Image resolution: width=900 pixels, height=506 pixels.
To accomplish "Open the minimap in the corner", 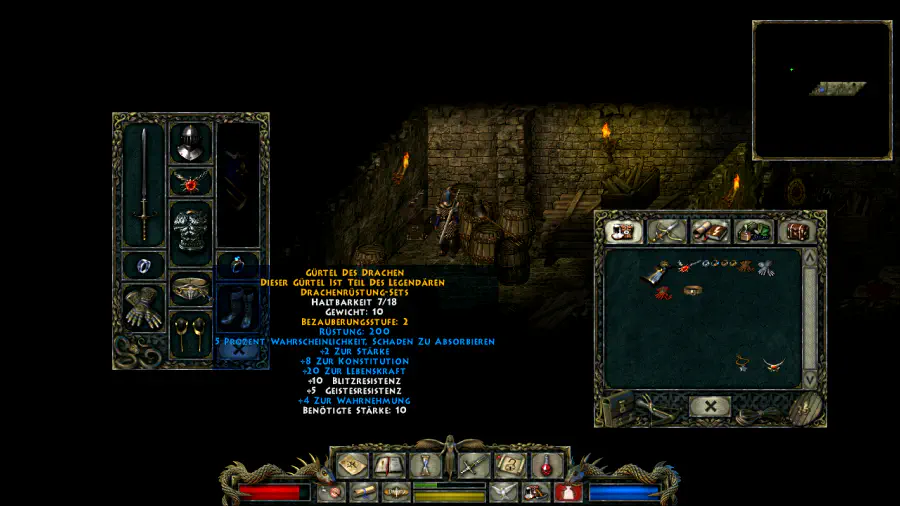I will click(x=822, y=90).
